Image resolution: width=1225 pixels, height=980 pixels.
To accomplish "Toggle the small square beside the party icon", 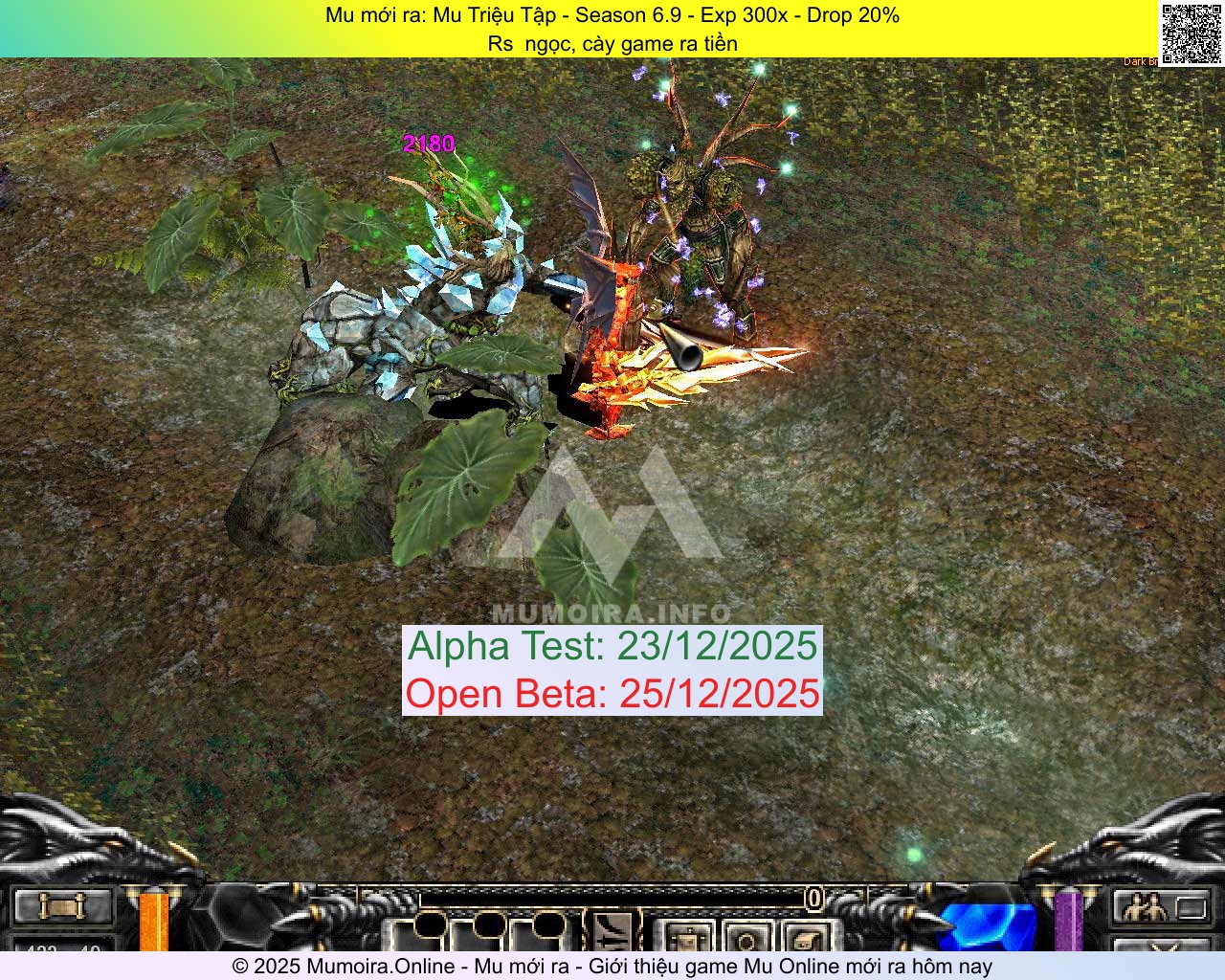I will [x=1192, y=907].
